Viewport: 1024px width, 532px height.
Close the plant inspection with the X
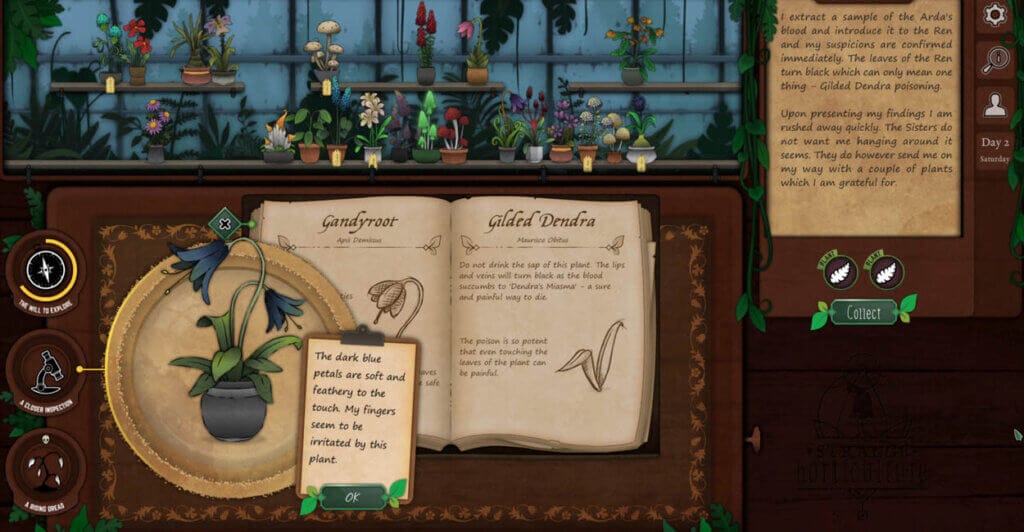pos(225,224)
